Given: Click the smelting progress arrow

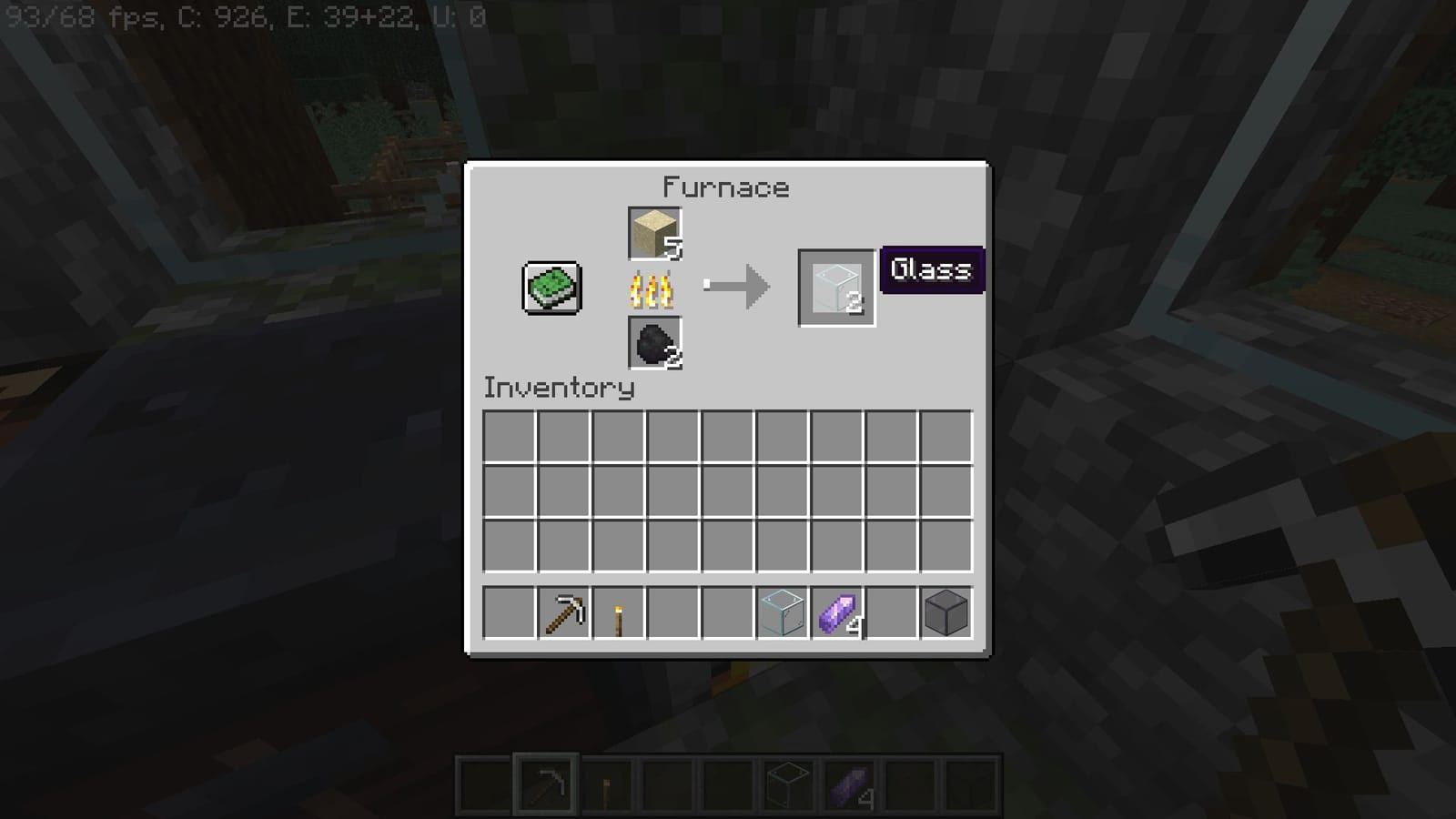Looking at the screenshot, I should (x=737, y=284).
